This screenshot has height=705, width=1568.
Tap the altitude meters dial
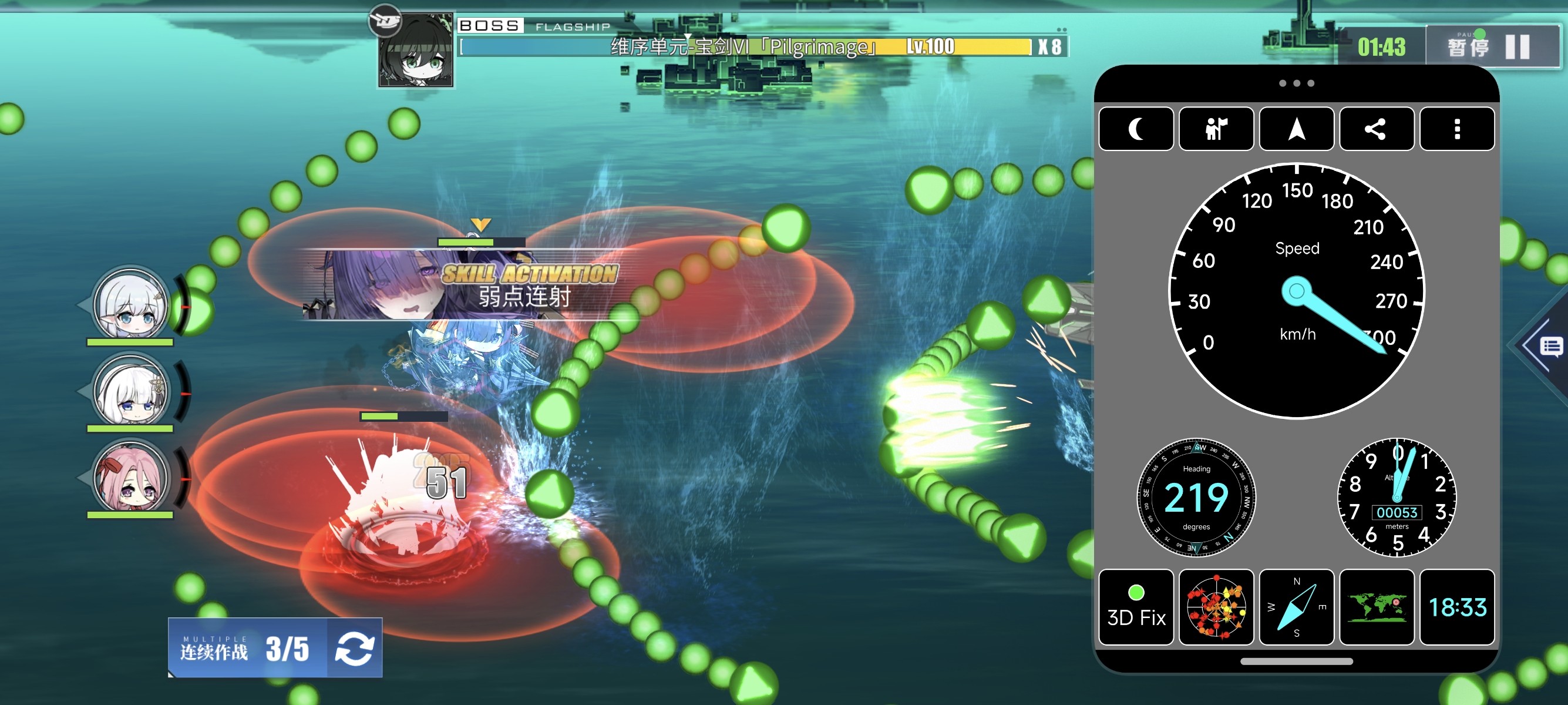click(x=1397, y=498)
